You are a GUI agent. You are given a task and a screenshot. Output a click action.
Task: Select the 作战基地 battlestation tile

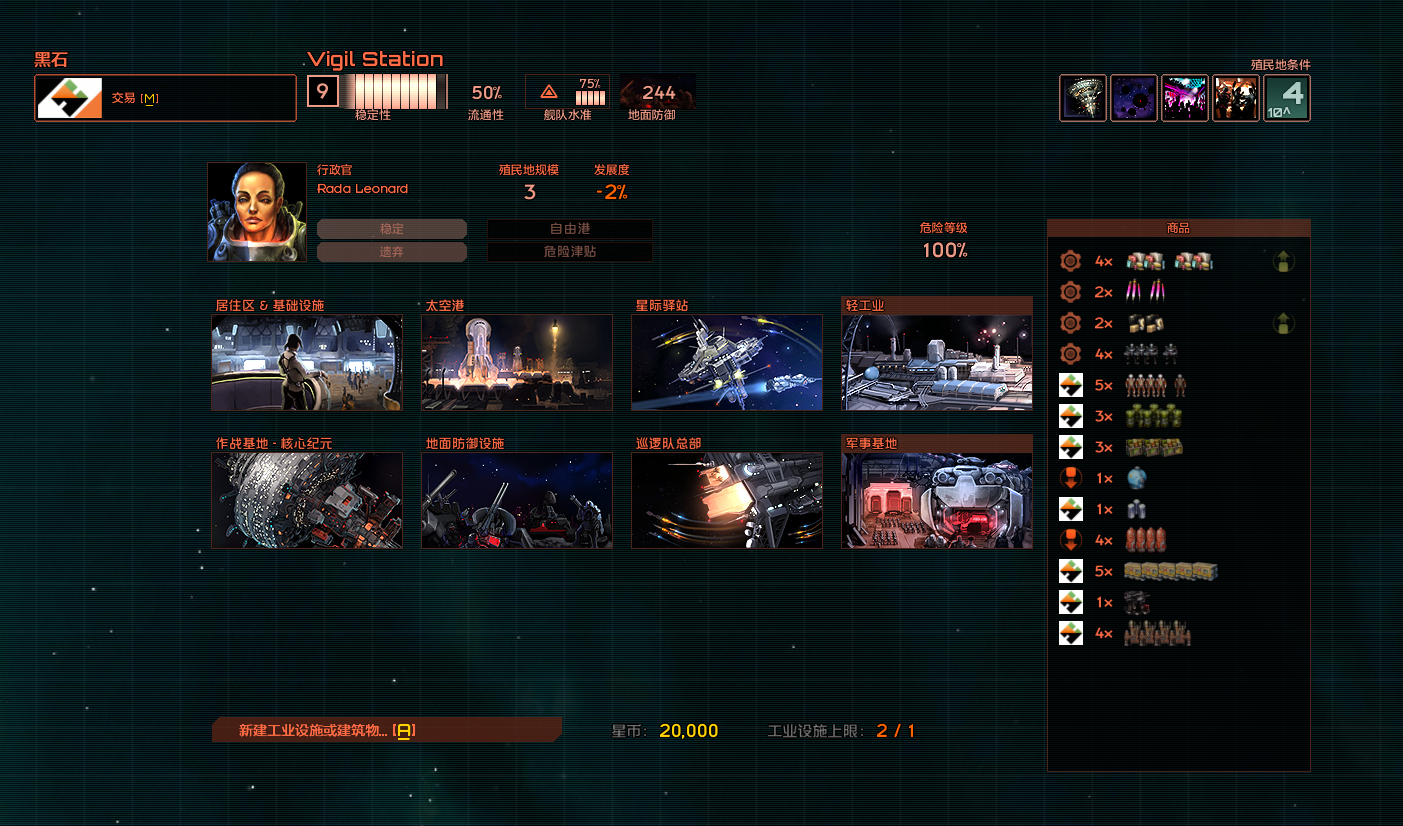[x=307, y=500]
